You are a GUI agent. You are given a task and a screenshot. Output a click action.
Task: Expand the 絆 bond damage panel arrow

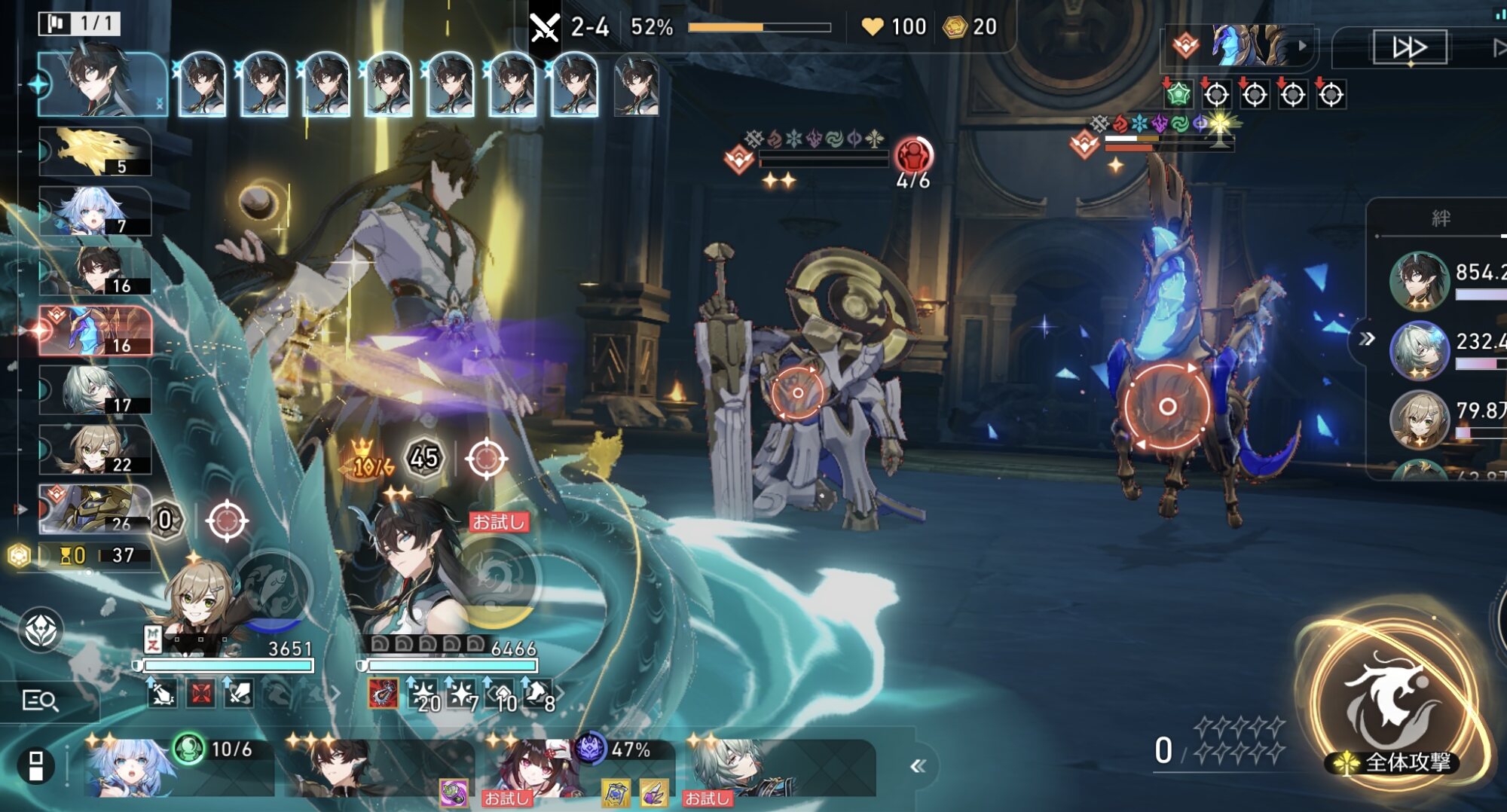tap(1367, 339)
